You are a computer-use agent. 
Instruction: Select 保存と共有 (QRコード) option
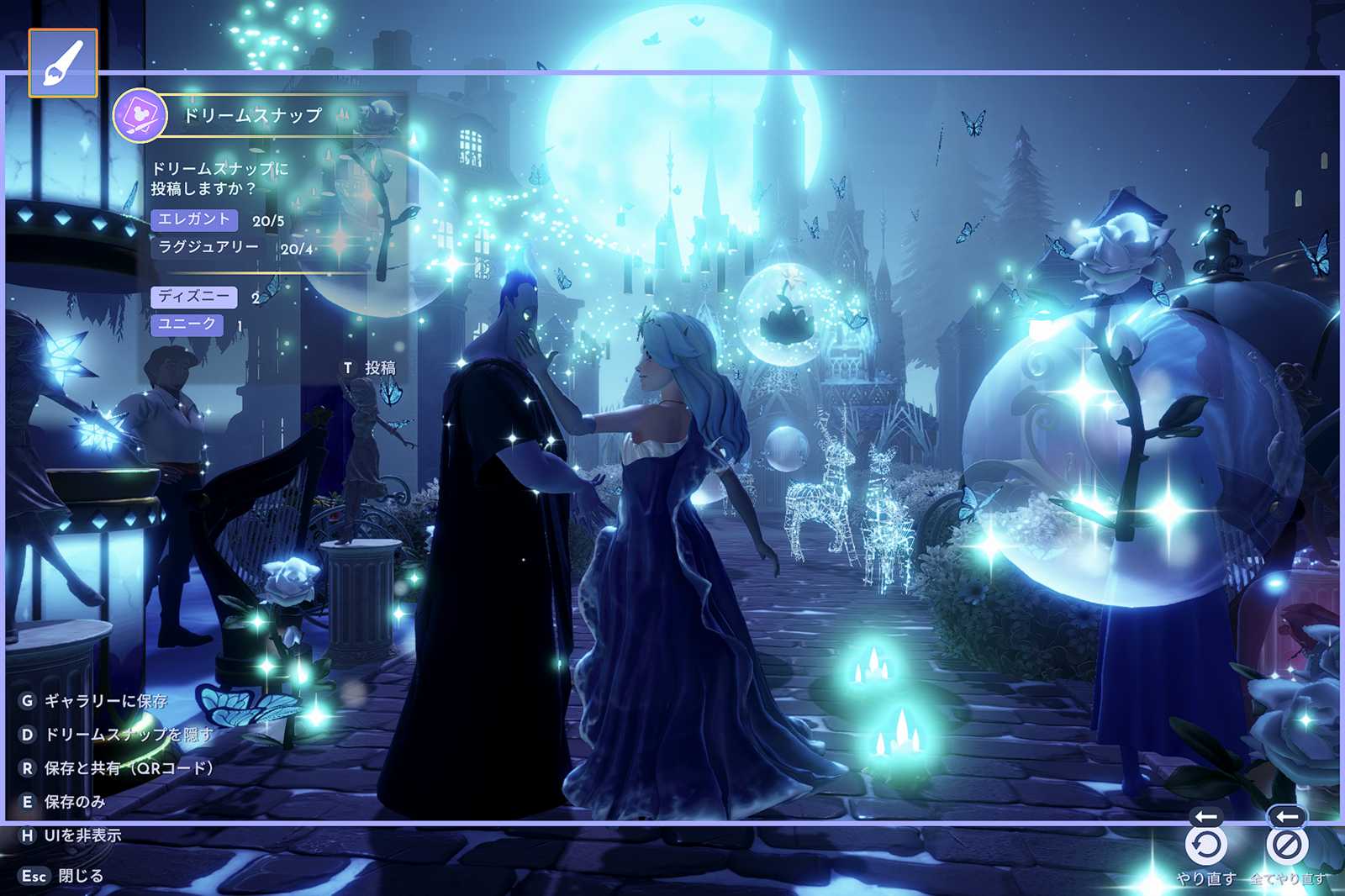click(x=116, y=768)
